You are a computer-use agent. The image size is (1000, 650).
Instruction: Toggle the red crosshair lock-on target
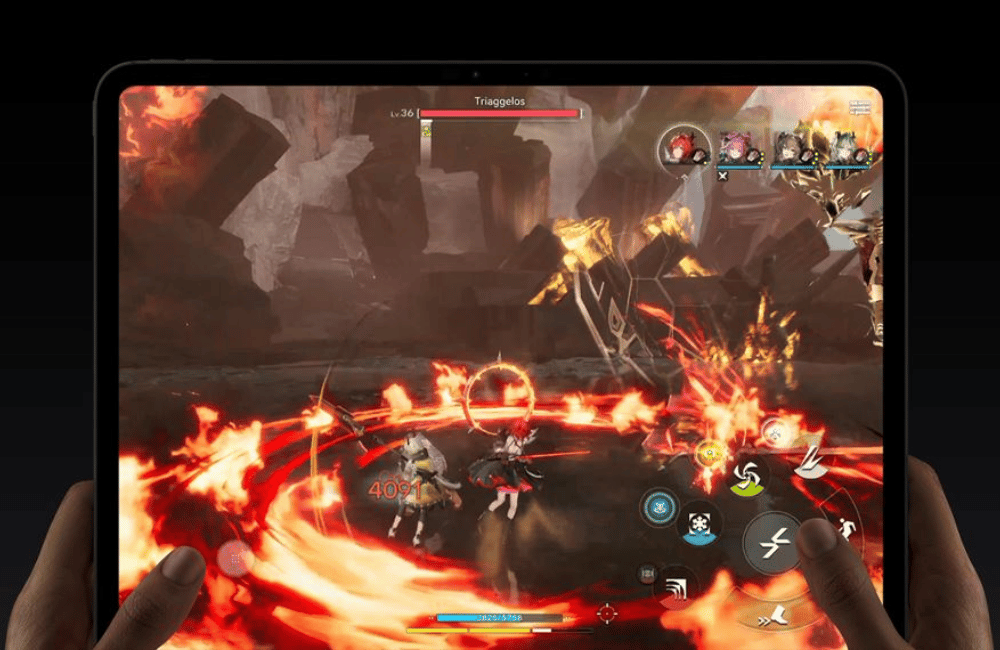[x=607, y=613]
